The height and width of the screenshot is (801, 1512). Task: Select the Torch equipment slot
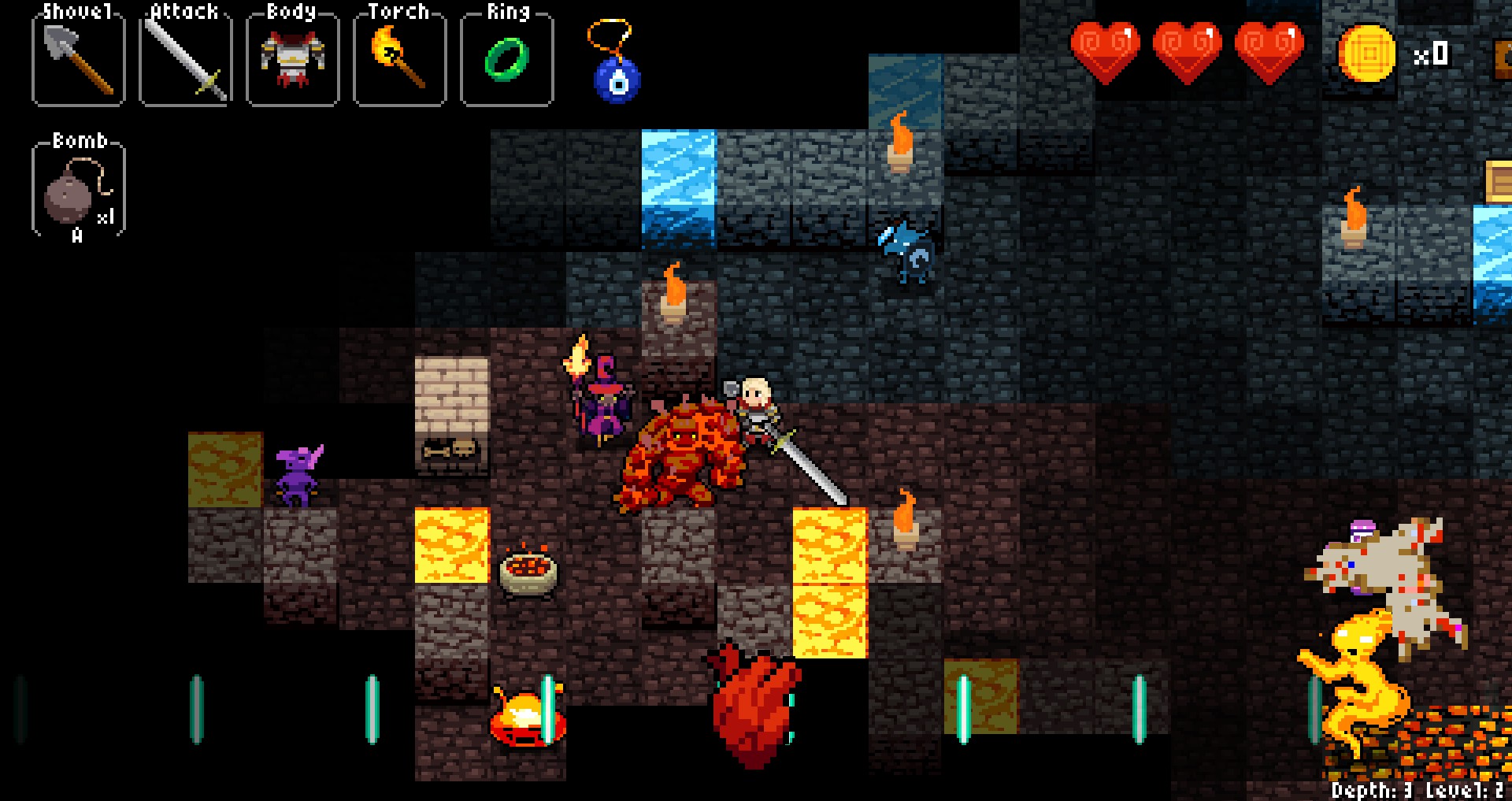click(399, 59)
